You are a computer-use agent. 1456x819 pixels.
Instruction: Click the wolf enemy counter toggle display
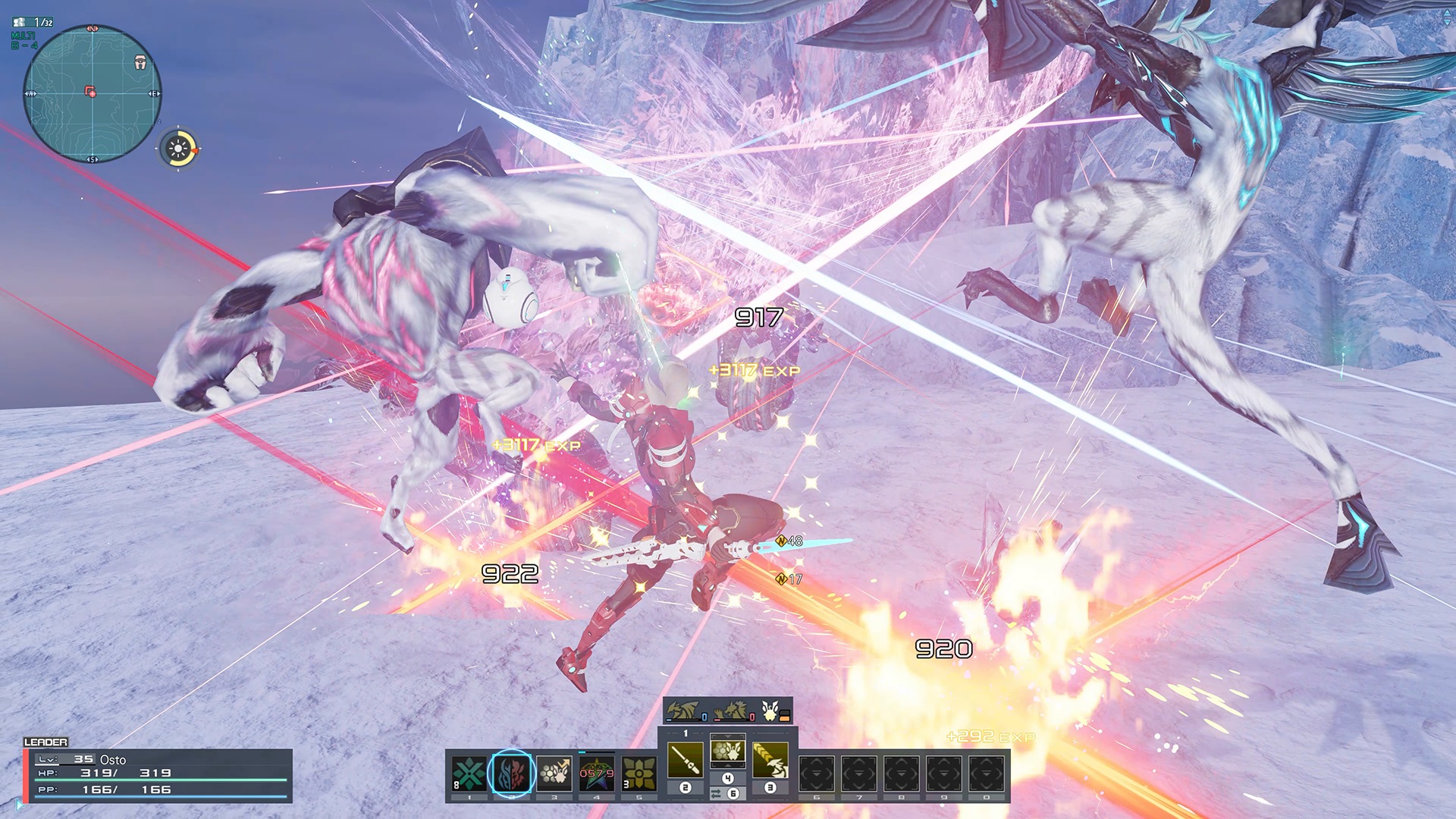pyautogui.click(x=731, y=711)
